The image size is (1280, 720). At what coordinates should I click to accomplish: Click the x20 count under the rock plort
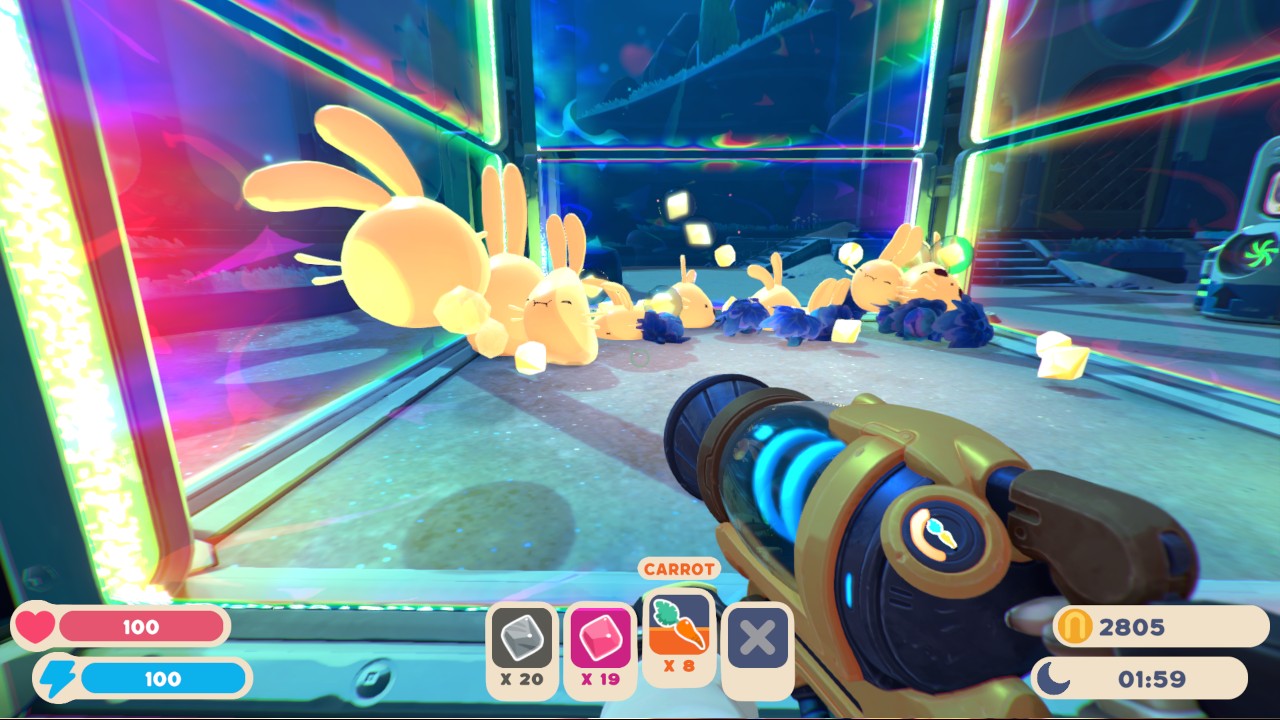pos(521,680)
